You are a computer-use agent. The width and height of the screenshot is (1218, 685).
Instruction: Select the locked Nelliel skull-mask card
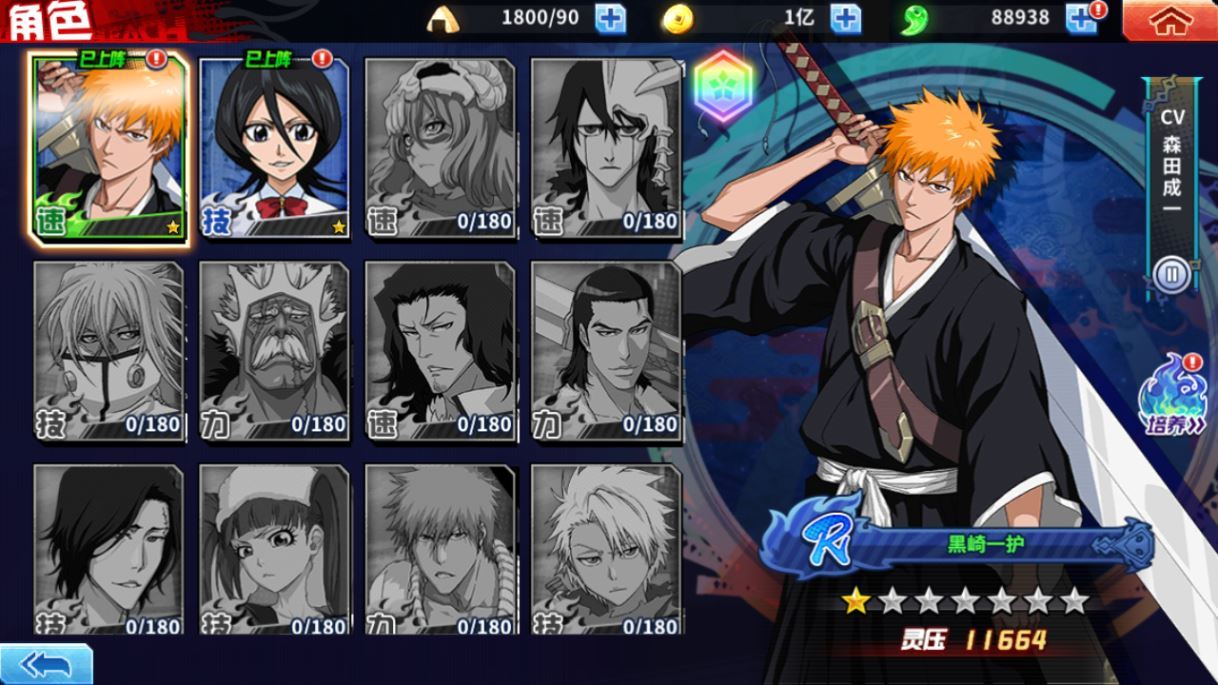[440, 148]
